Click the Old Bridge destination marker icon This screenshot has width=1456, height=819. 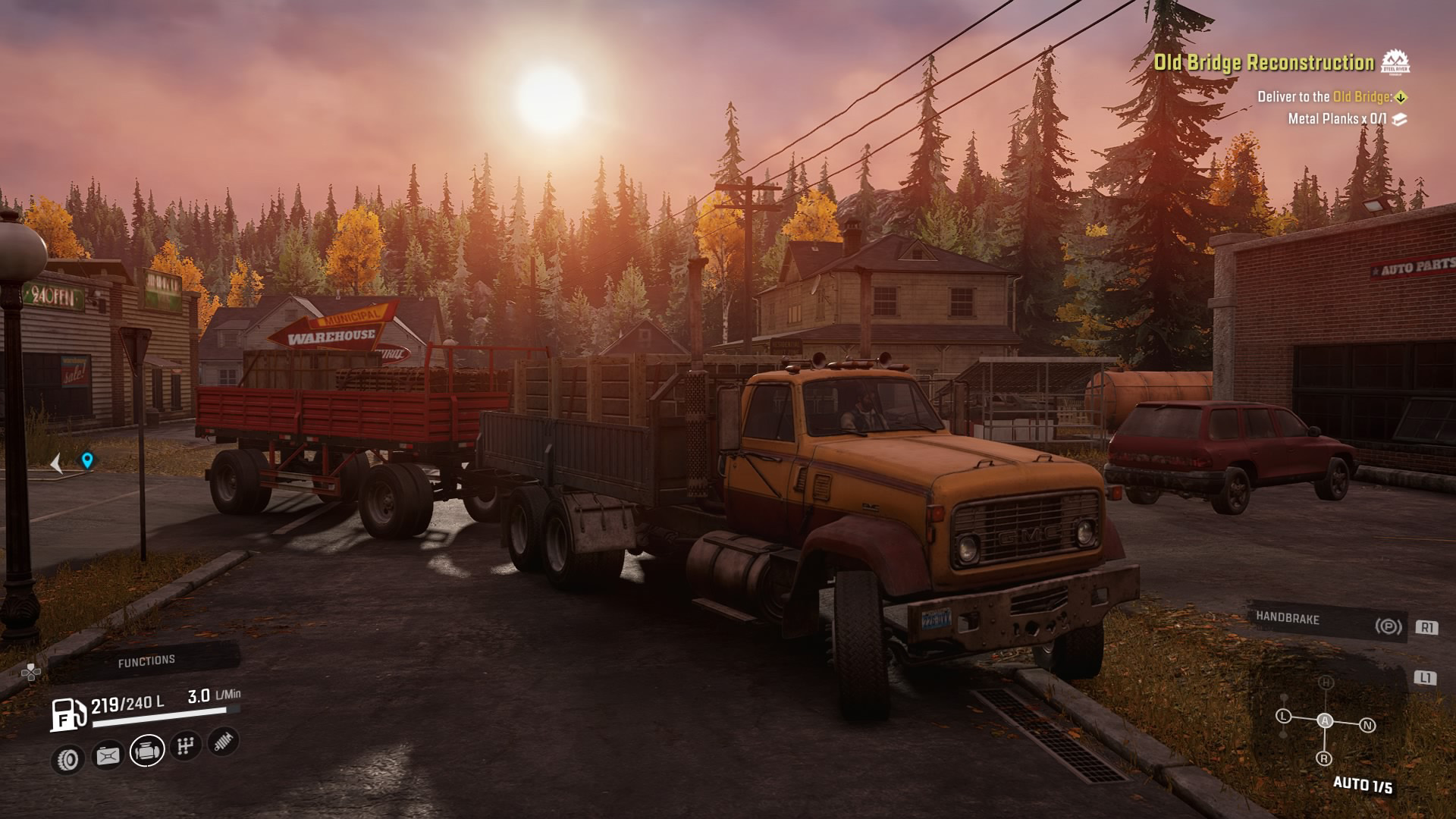point(1401,97)
